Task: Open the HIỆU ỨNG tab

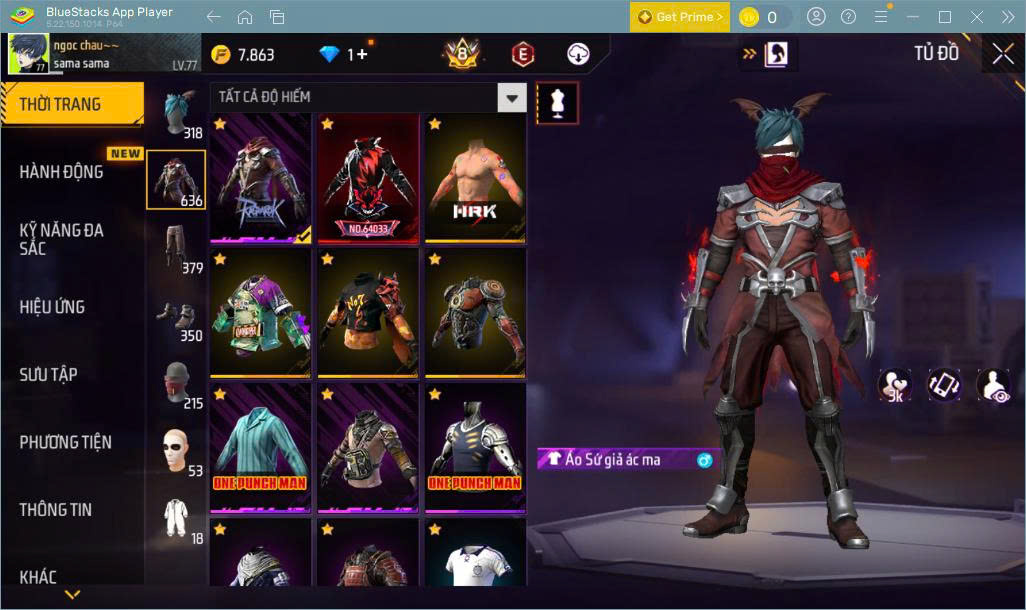Action: pos(52,307)
